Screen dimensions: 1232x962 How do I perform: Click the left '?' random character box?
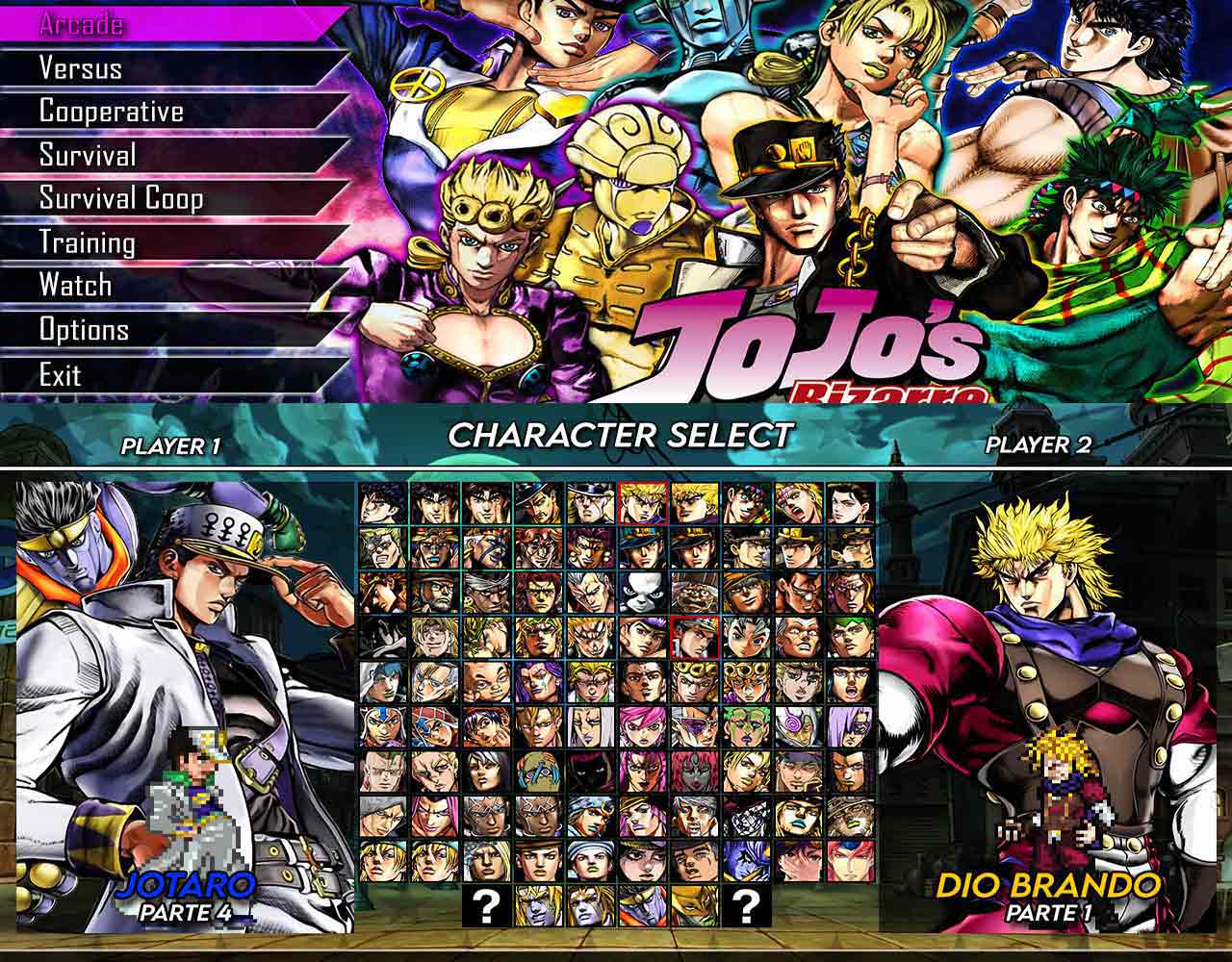tap(486, 906)
